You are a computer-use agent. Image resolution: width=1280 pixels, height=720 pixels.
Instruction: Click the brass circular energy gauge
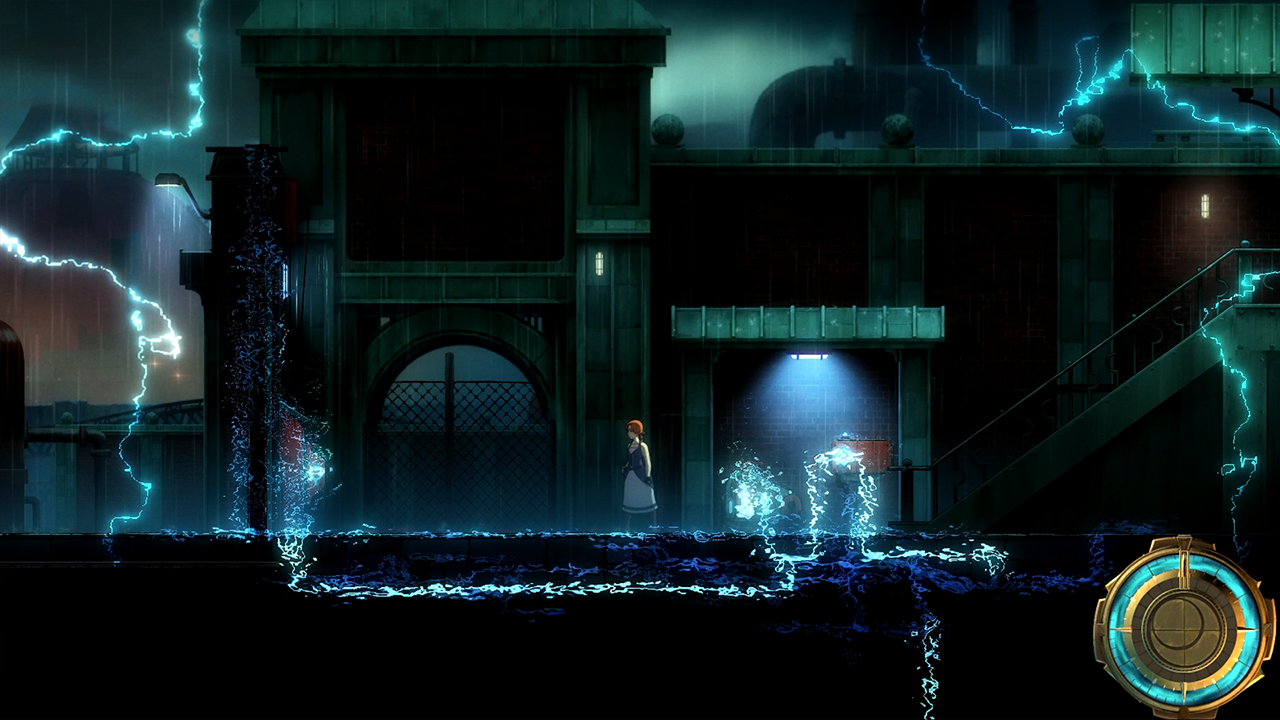[x=1184, y=627]
